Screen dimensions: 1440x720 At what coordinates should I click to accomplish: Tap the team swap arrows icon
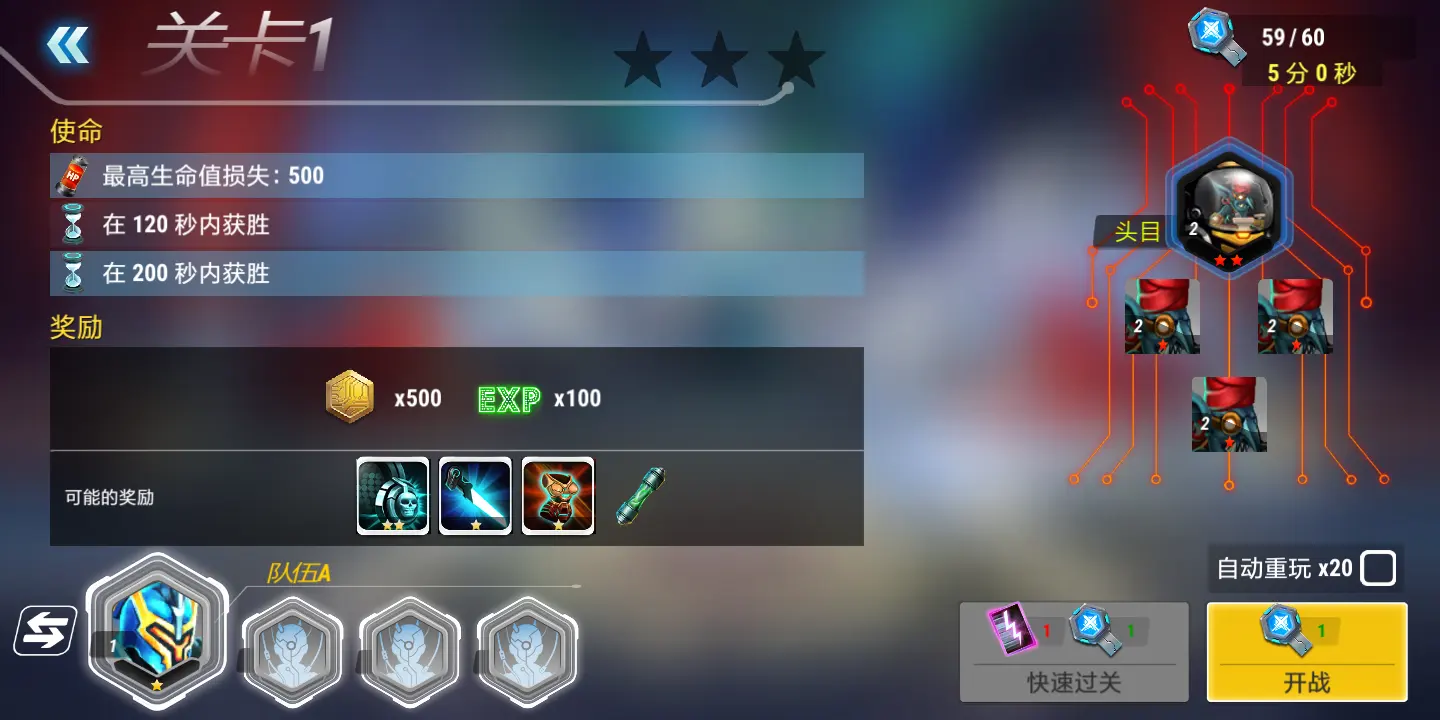point(45,631)
